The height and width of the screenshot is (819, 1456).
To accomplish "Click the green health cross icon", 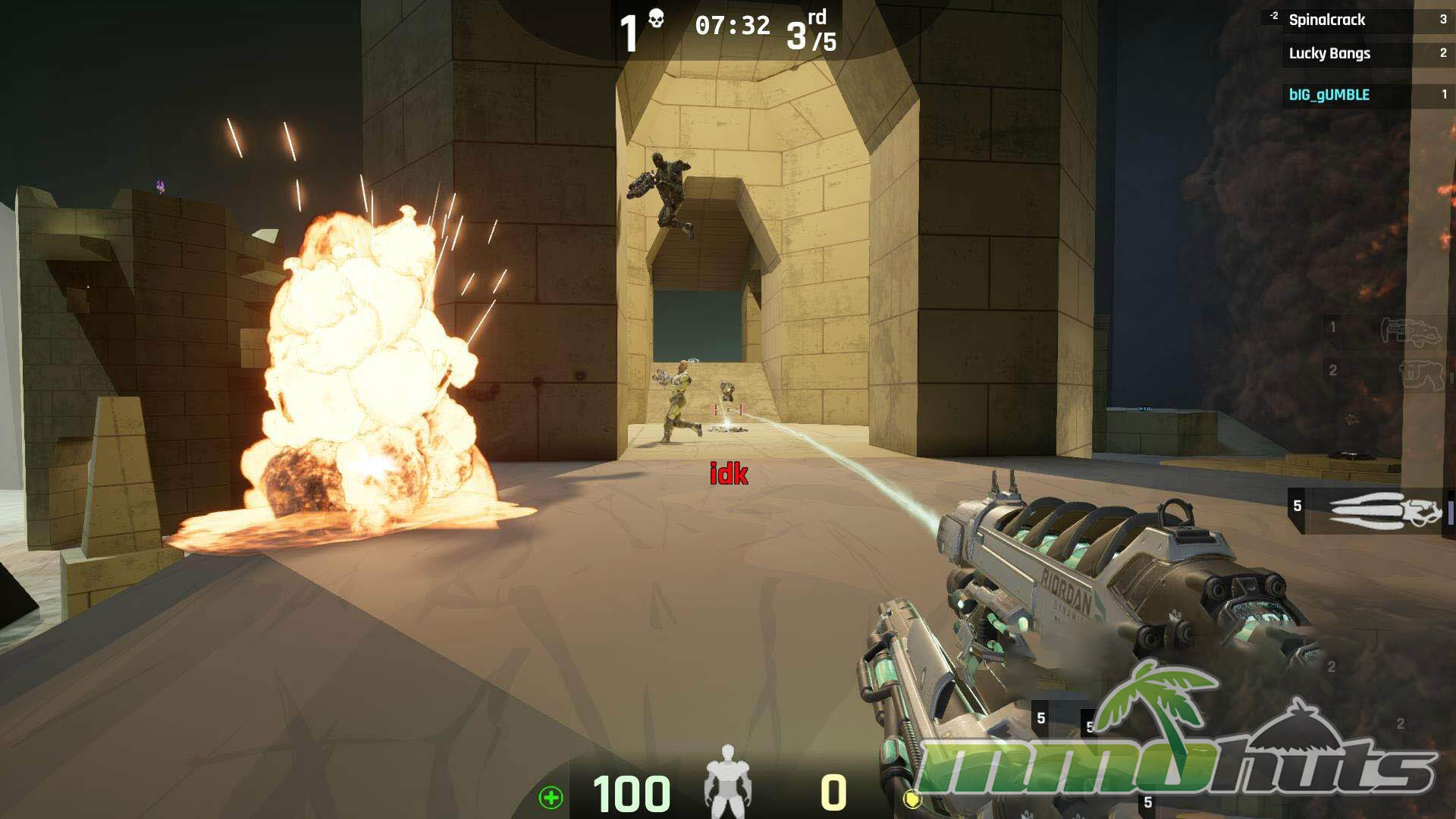I will tap(551, 797).
